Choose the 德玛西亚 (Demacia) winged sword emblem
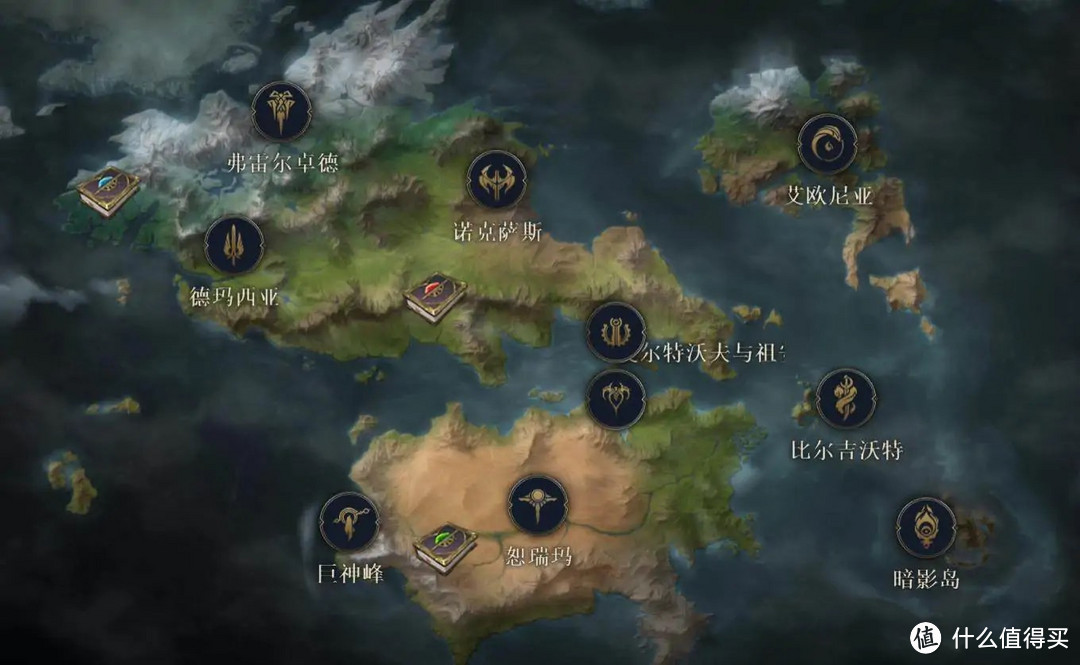The height and width of the screenshot is (665, 1080). click(x=234, y=246)
